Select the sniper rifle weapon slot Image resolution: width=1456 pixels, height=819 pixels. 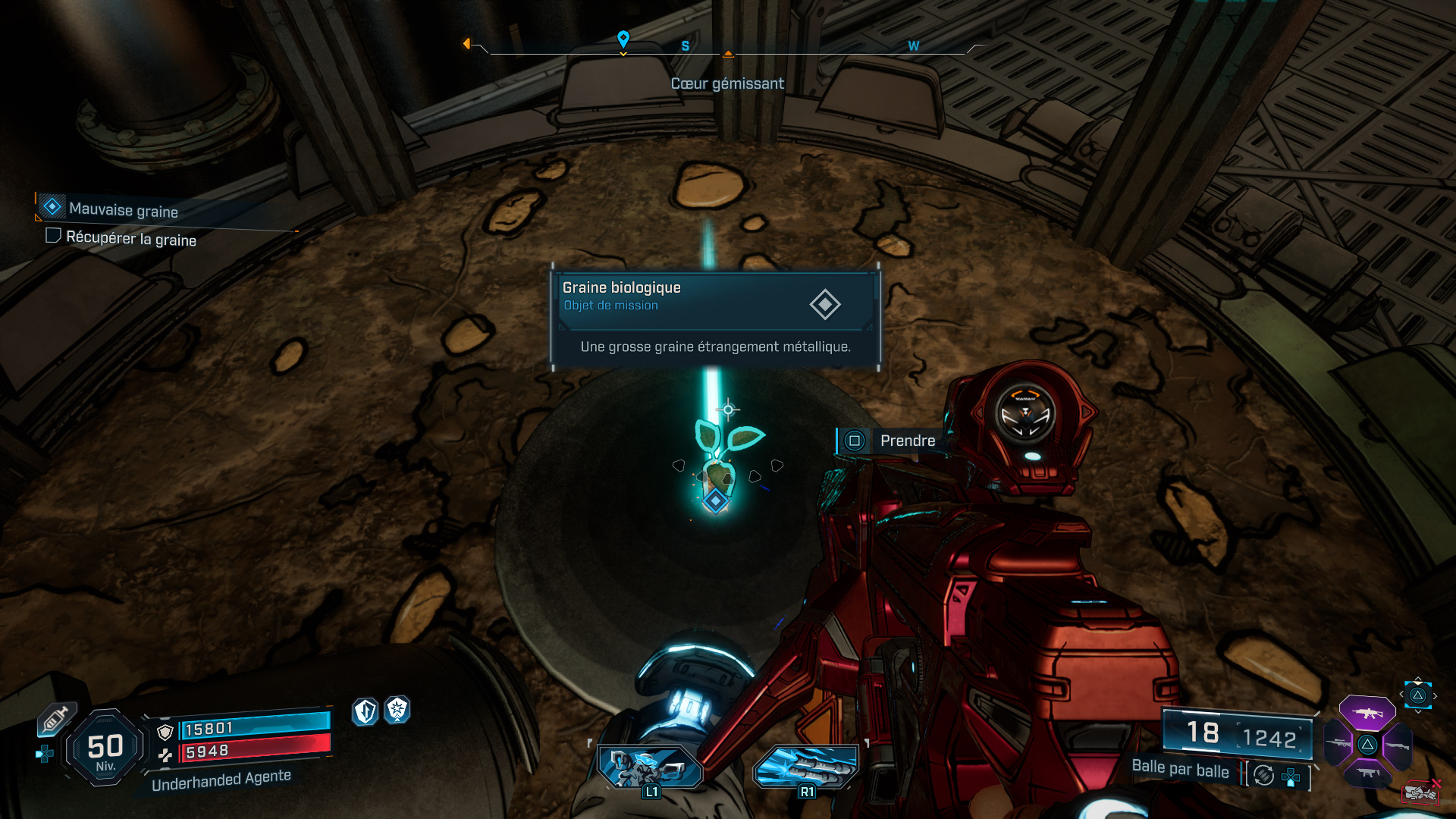pos(1338,743)
